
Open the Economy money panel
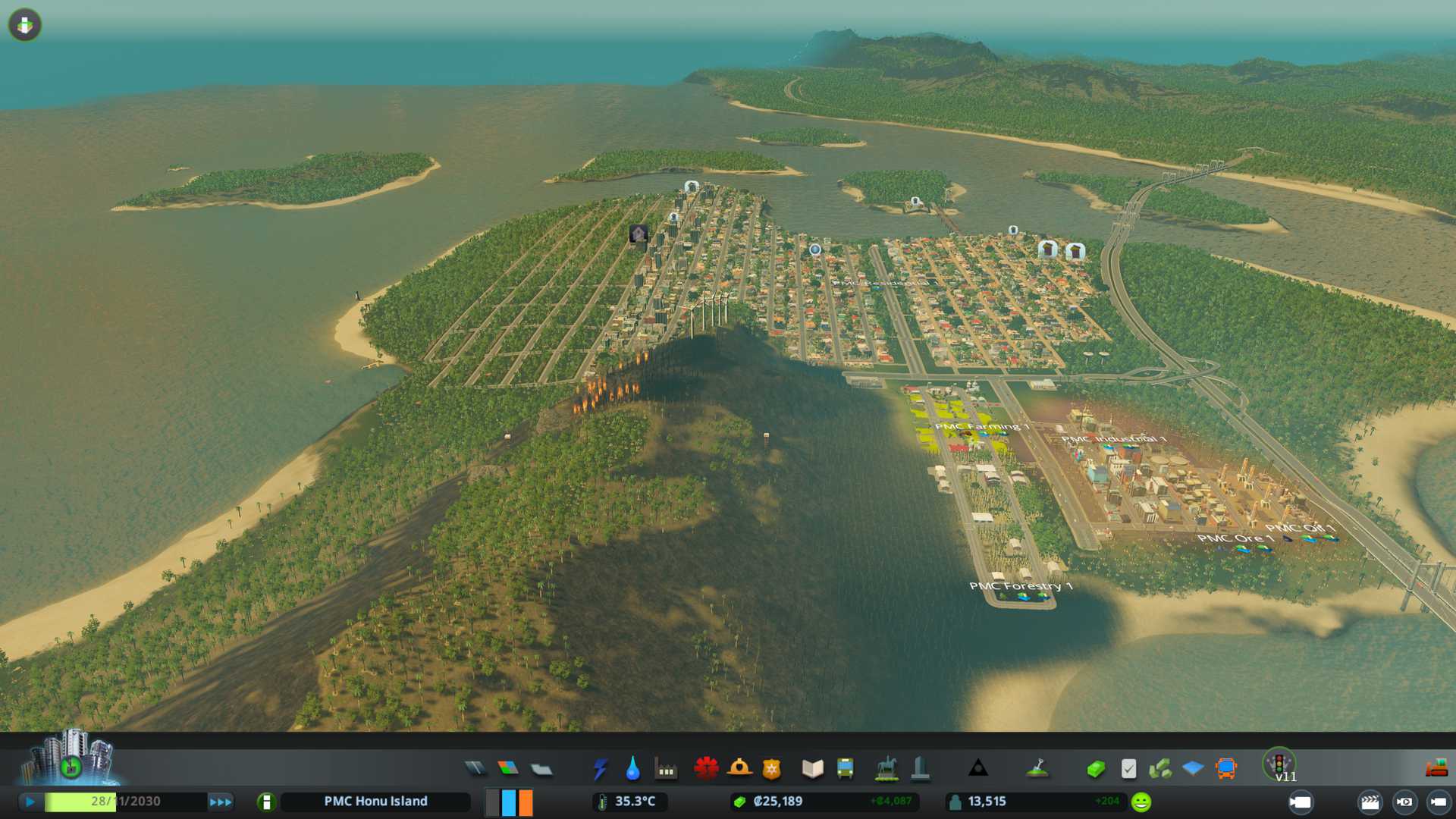tap(1096, 769)
